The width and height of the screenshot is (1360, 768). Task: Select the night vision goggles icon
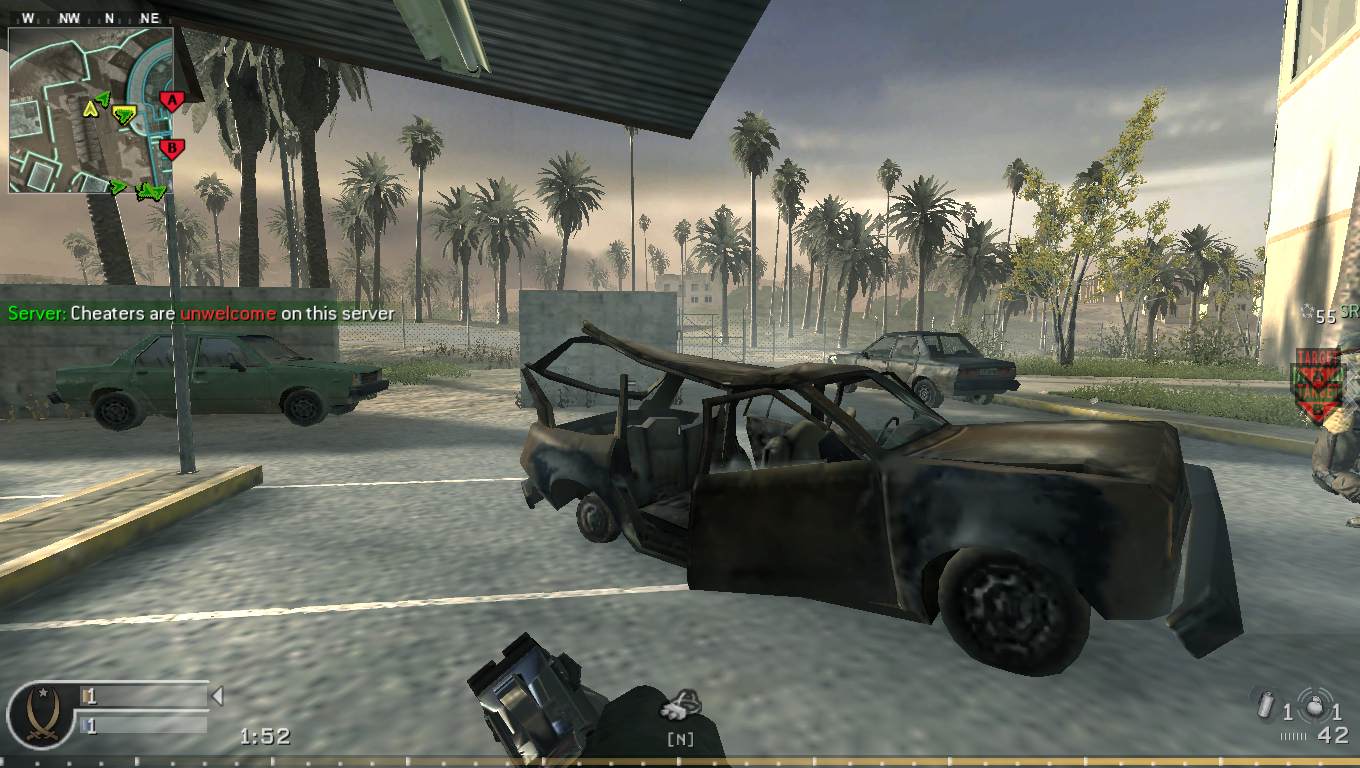pos(680,707)
